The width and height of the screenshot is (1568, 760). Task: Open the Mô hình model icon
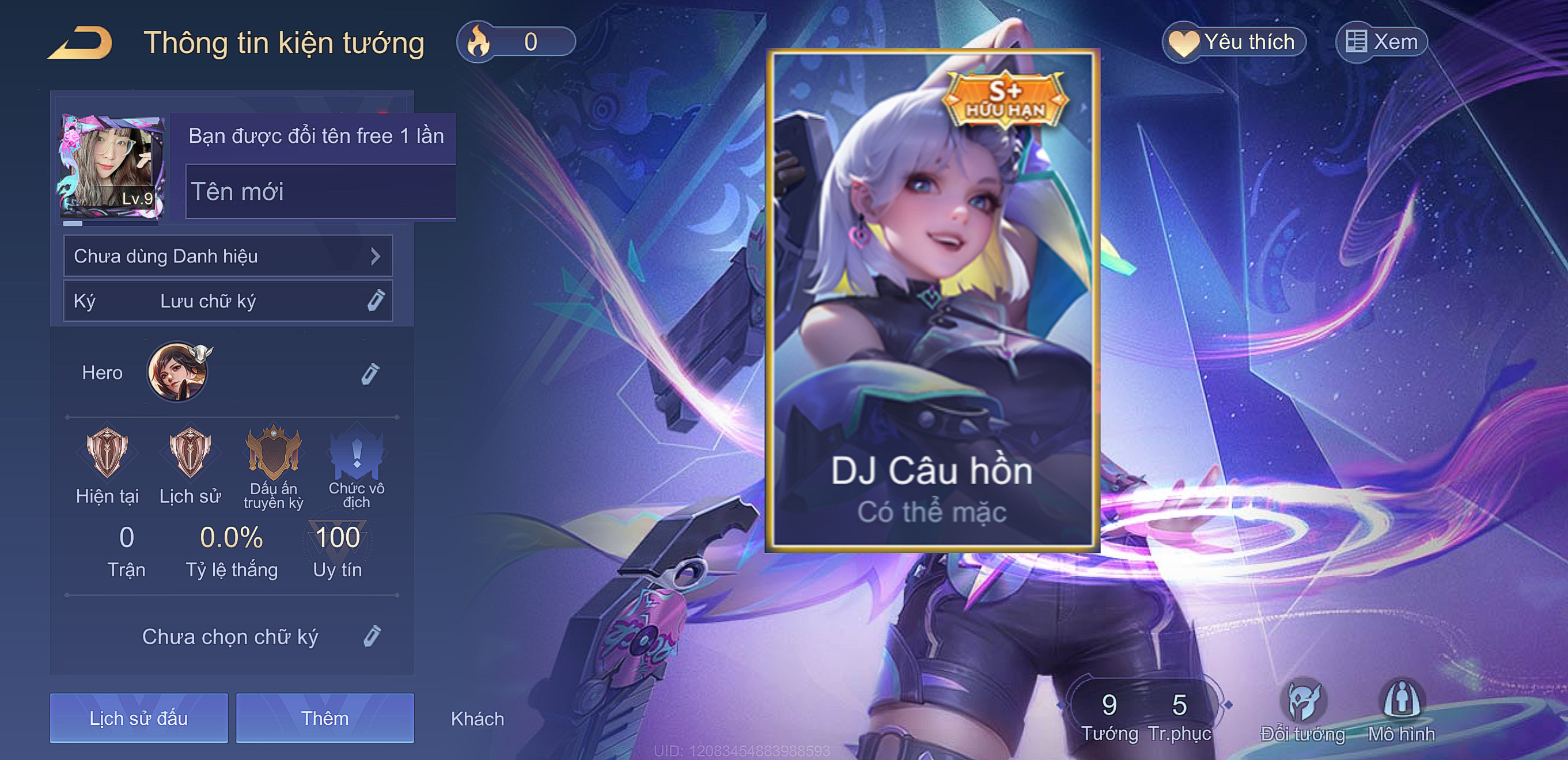click(1401, 709)
